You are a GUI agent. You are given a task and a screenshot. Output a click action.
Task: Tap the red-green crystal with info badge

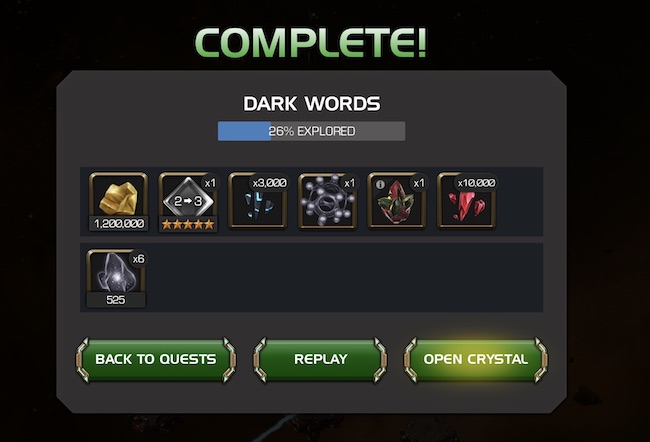click(x=397, y=198)
